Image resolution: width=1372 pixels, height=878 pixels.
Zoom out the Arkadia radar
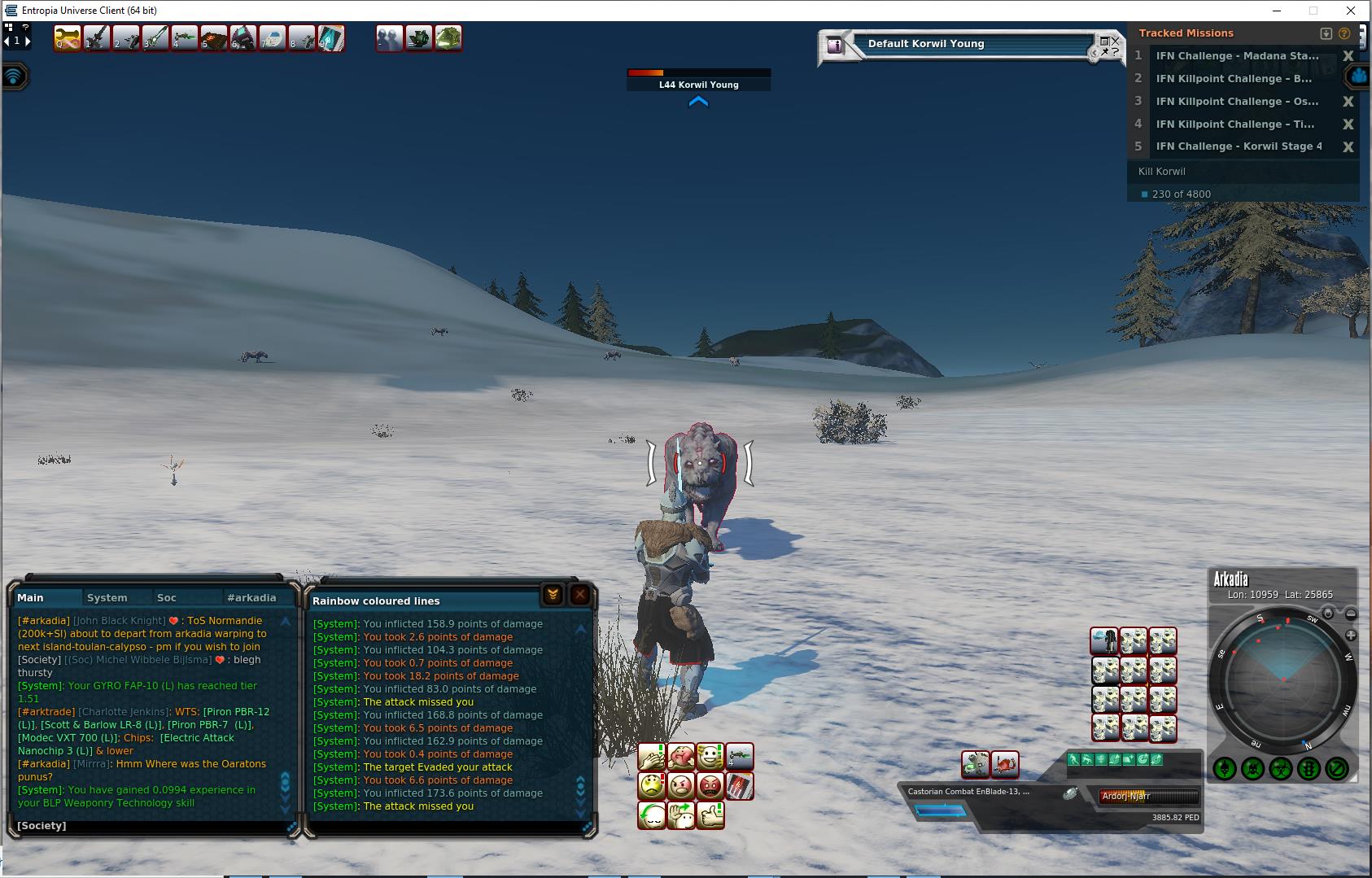point(1351,614)
